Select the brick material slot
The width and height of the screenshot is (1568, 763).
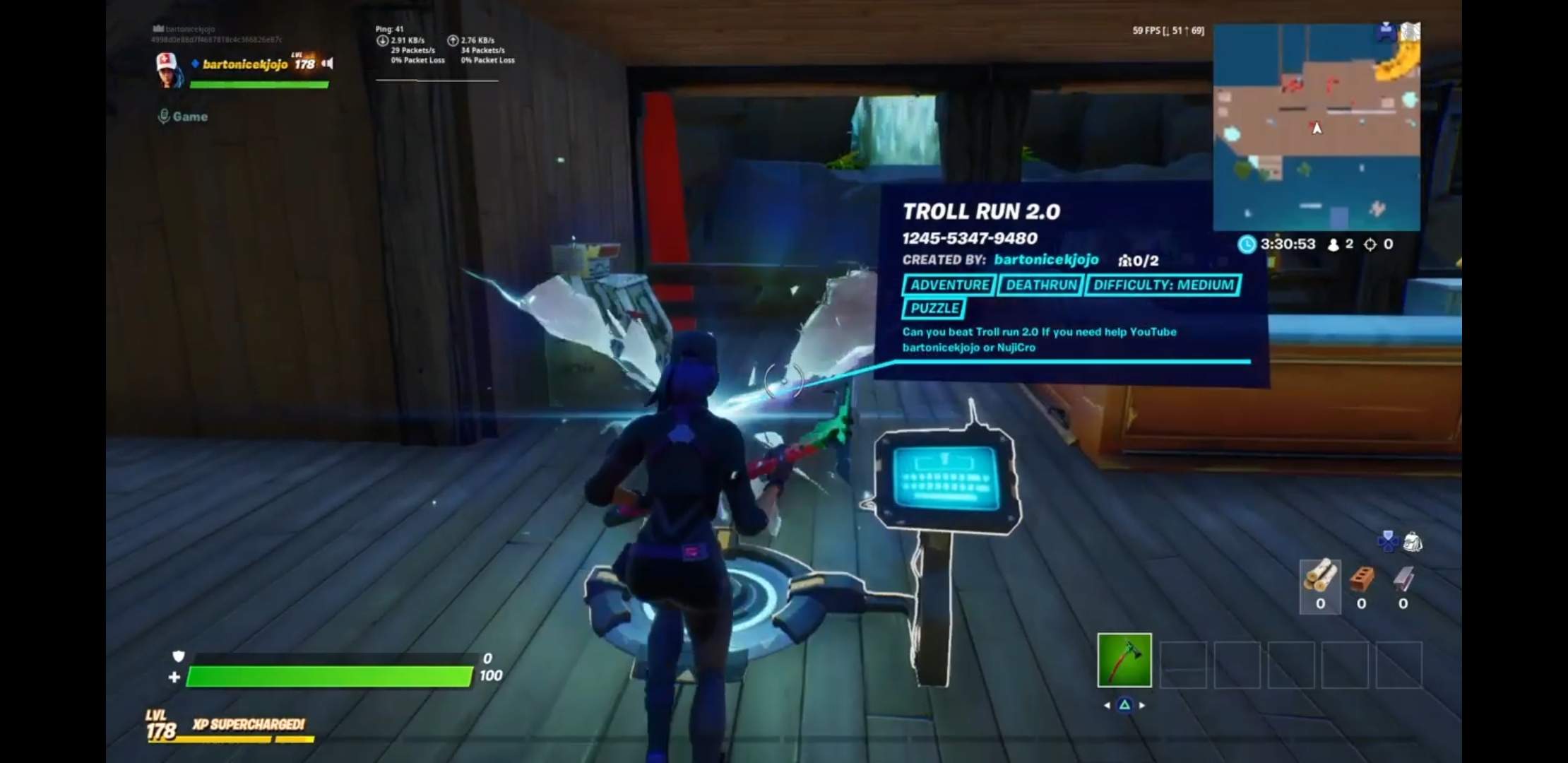[x=1361, y=585]
